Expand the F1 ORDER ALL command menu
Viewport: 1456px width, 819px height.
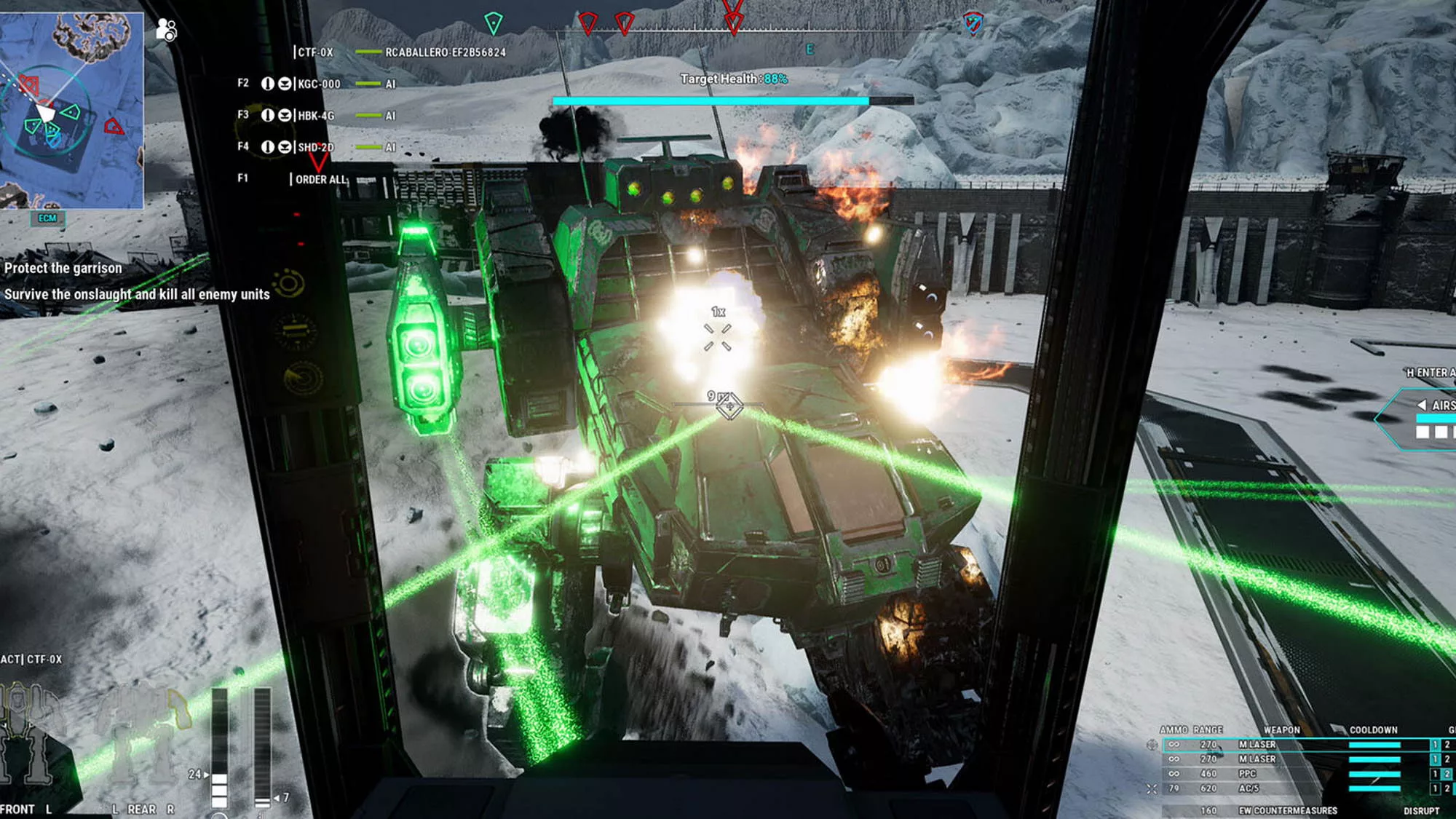click(x=320, y=178)
